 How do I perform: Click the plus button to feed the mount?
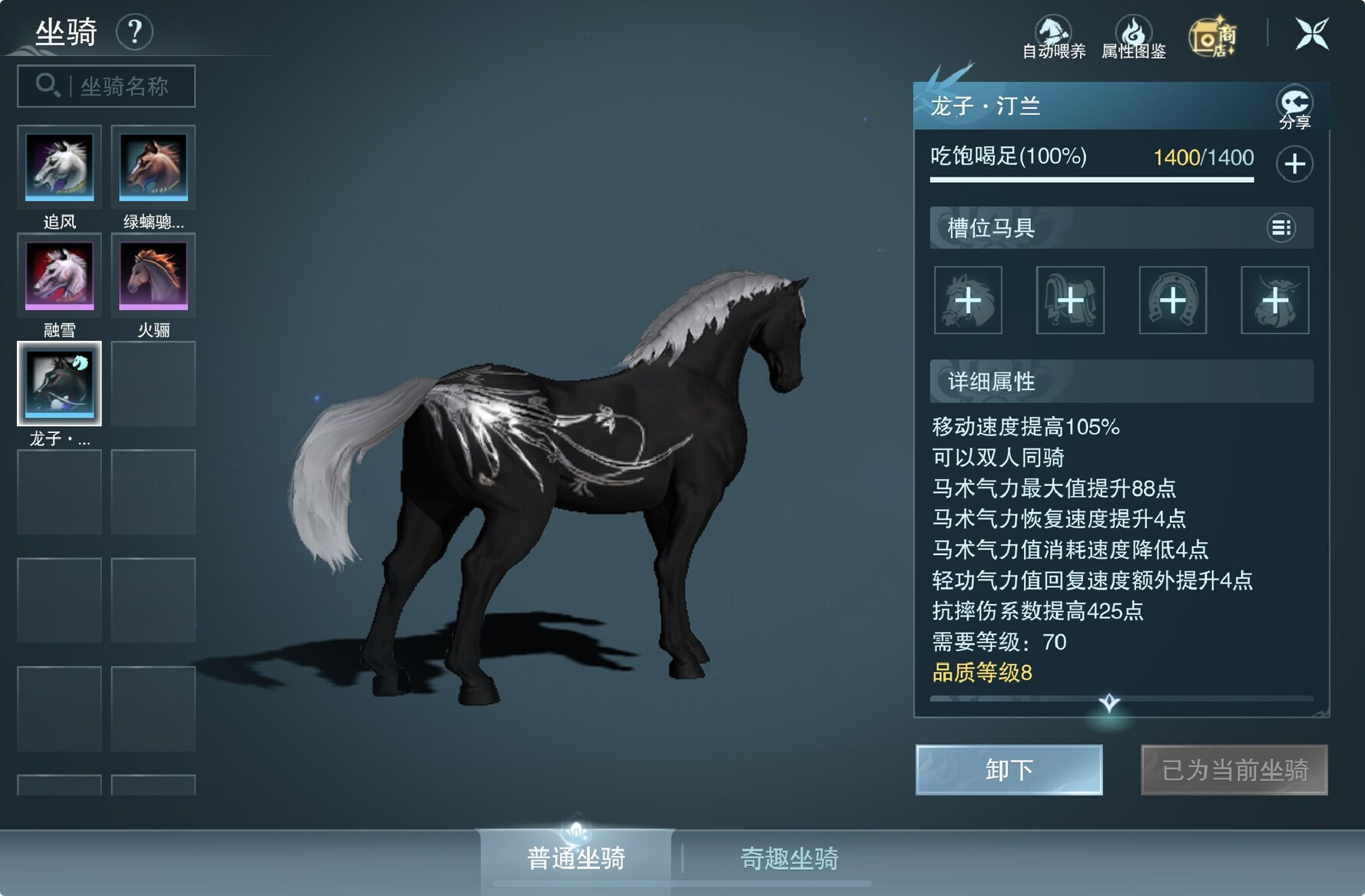coord(1294,164)
